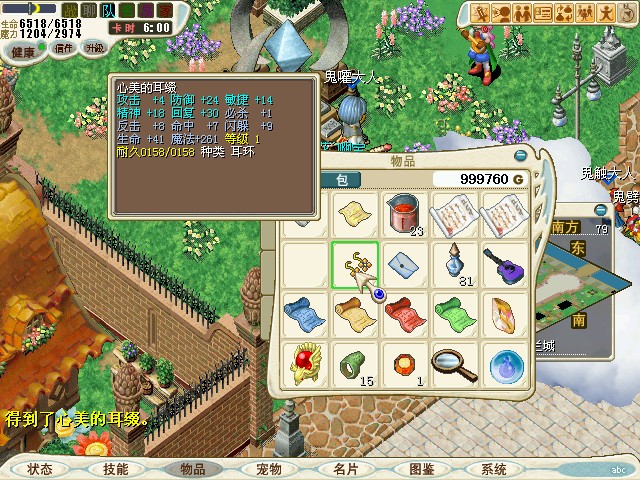Image resolution: width=640 pixels, height=480 pixels.
Task: Open the 信件 mail button
Action: pyautogui.click(x=64, y=48)
